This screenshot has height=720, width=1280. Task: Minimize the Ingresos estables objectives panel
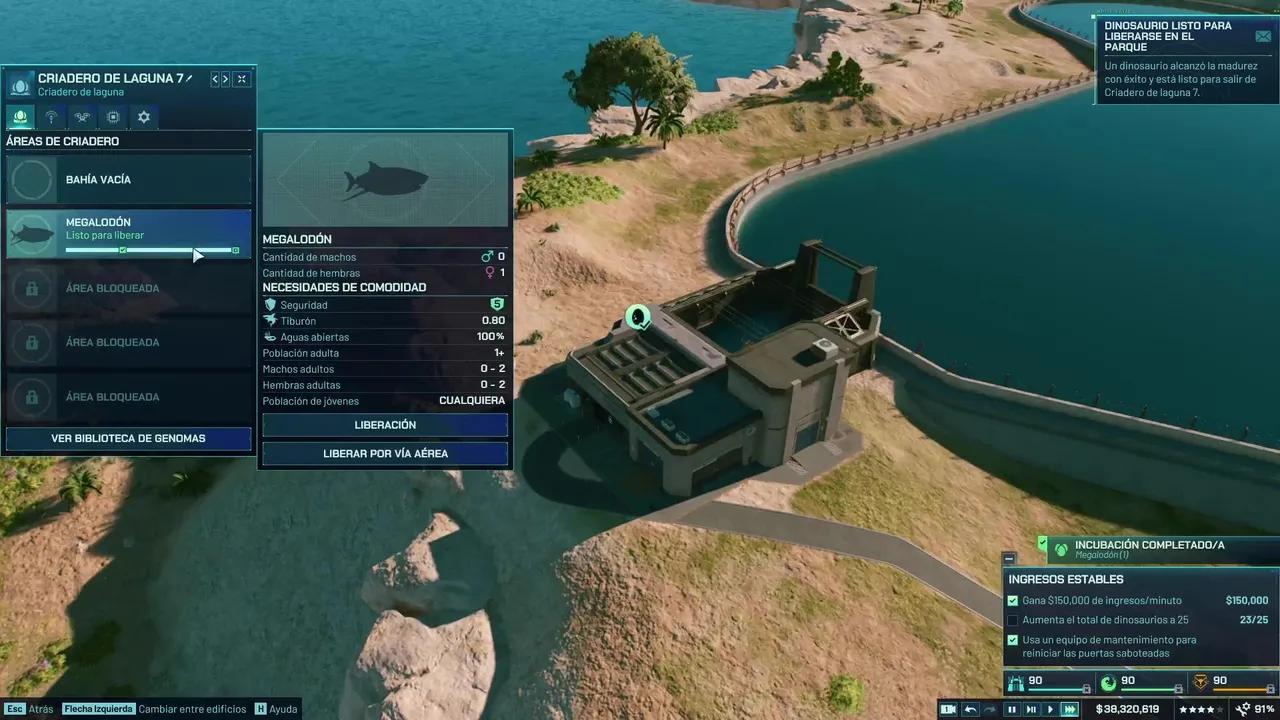1009,559
